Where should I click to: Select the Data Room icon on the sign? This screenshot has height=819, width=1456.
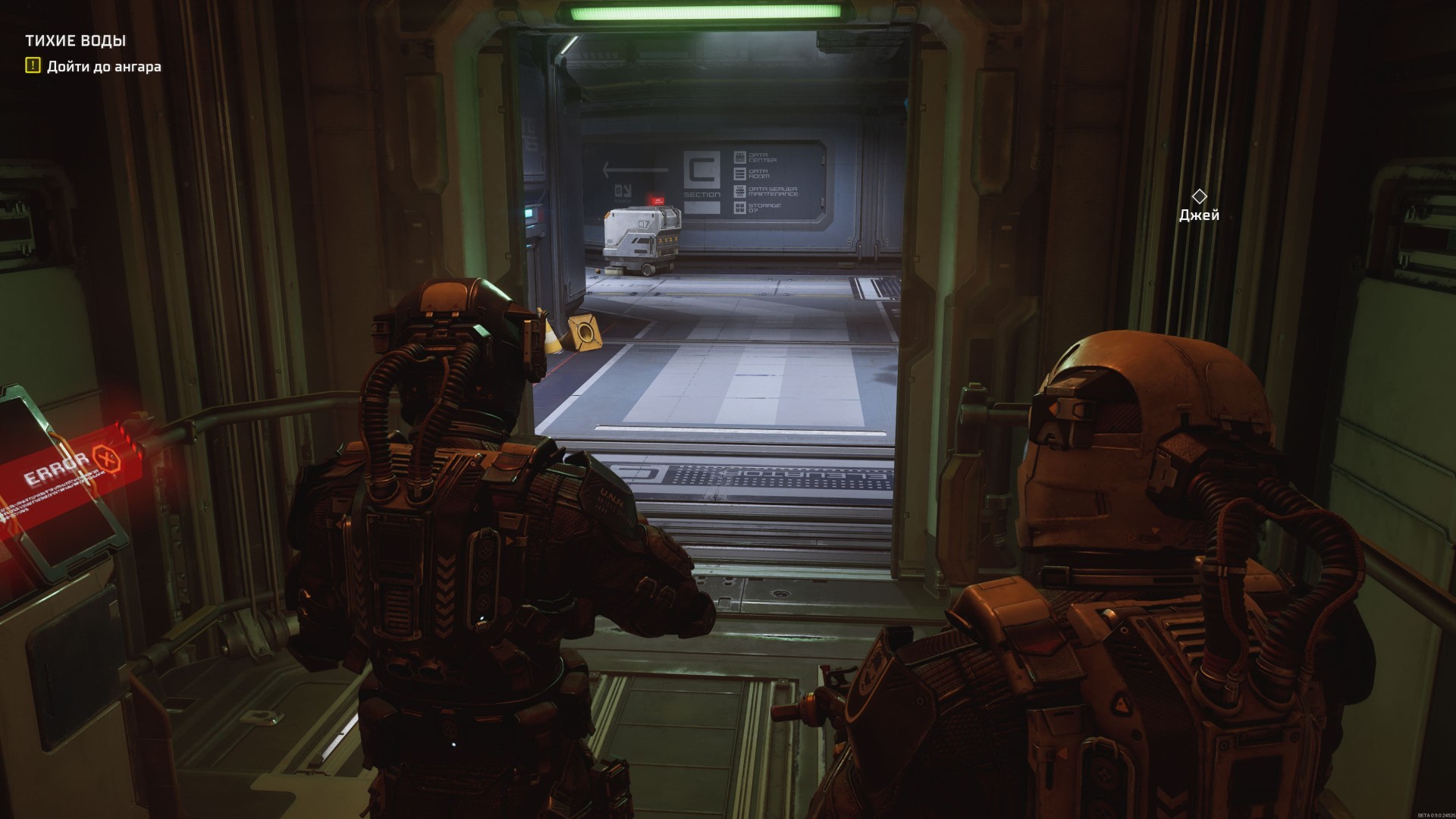pos(740,174)
